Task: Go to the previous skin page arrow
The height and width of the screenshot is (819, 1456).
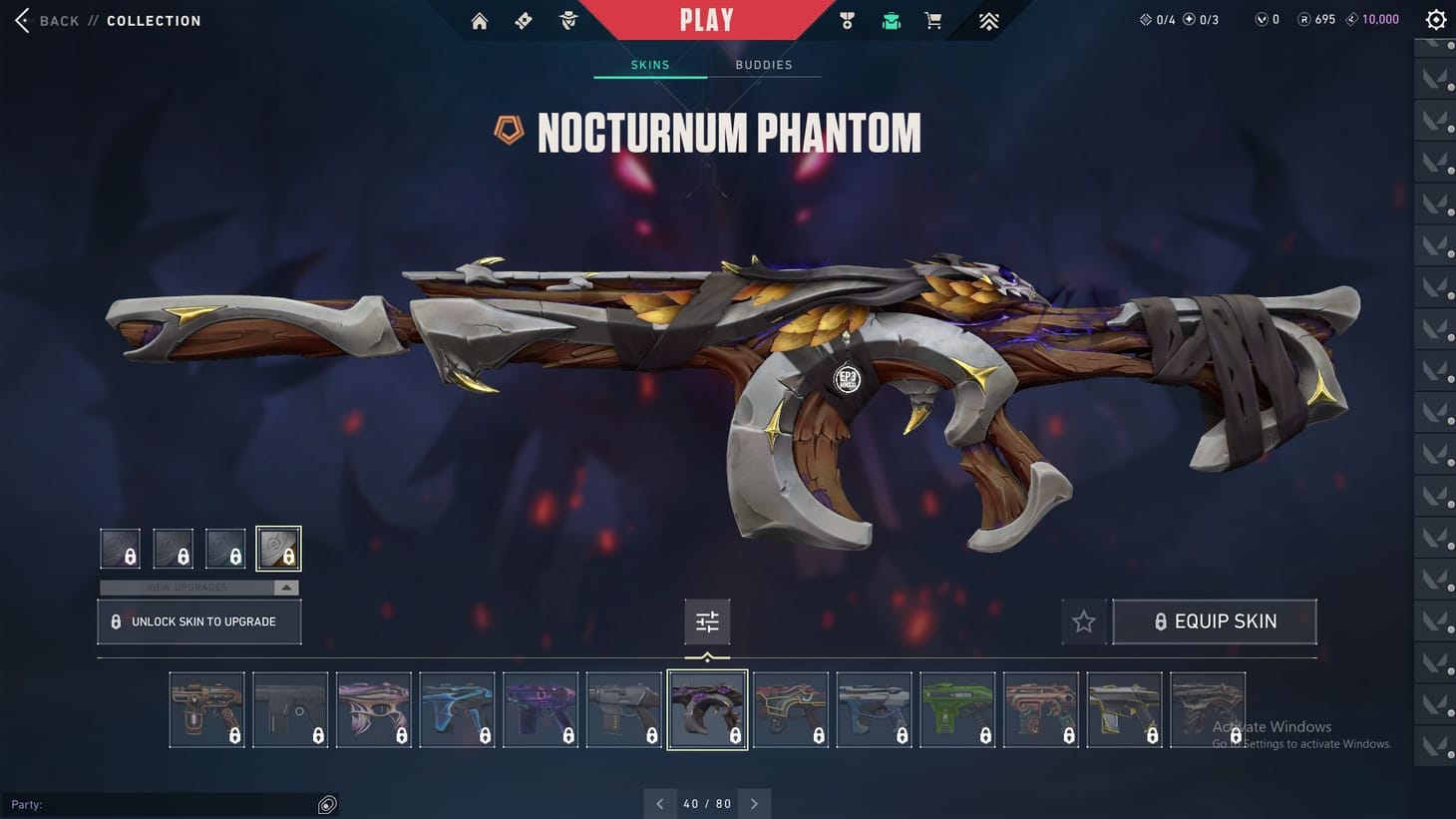Action: point(659,803)
